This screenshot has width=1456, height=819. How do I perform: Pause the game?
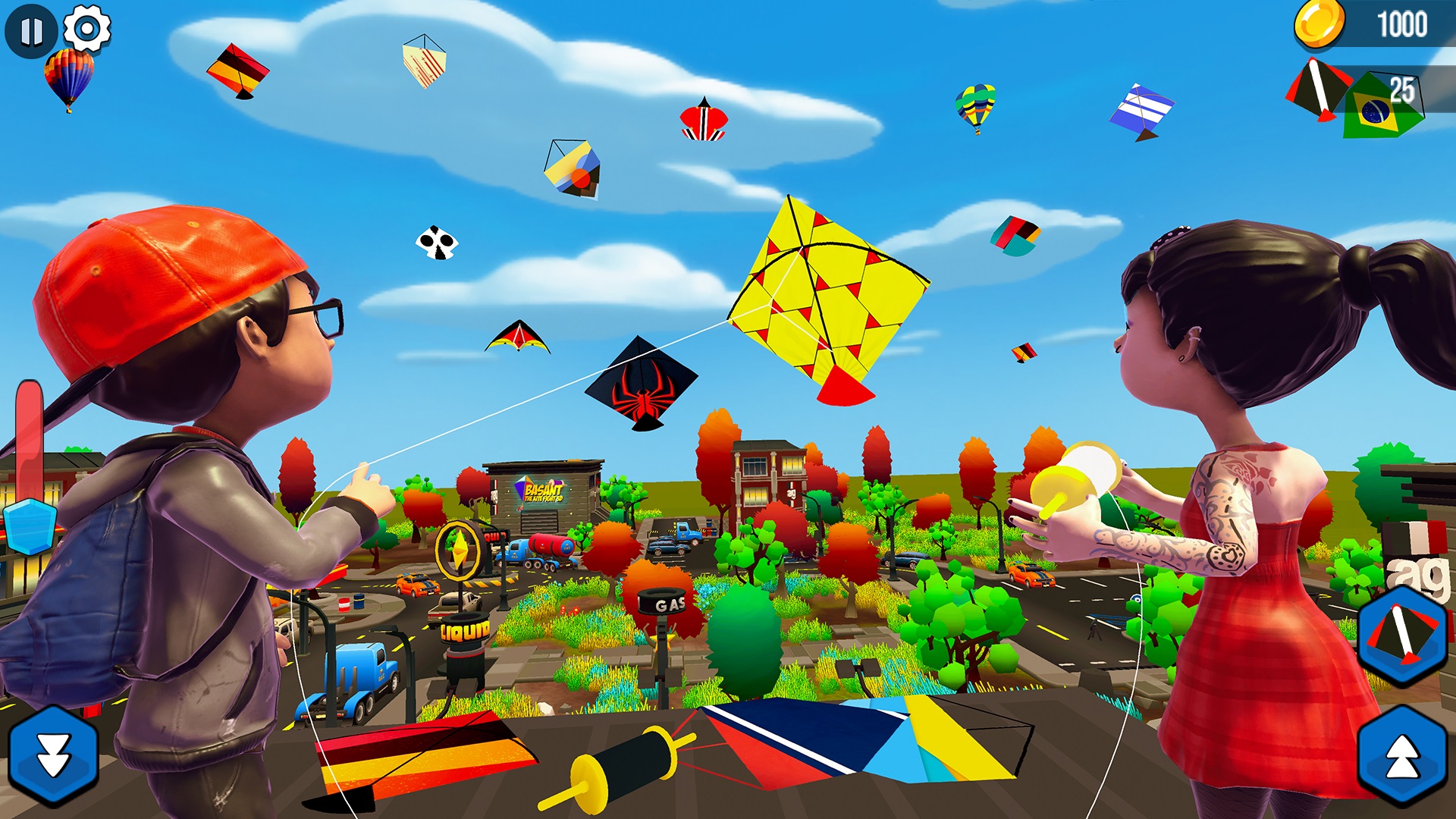(30, 30)
